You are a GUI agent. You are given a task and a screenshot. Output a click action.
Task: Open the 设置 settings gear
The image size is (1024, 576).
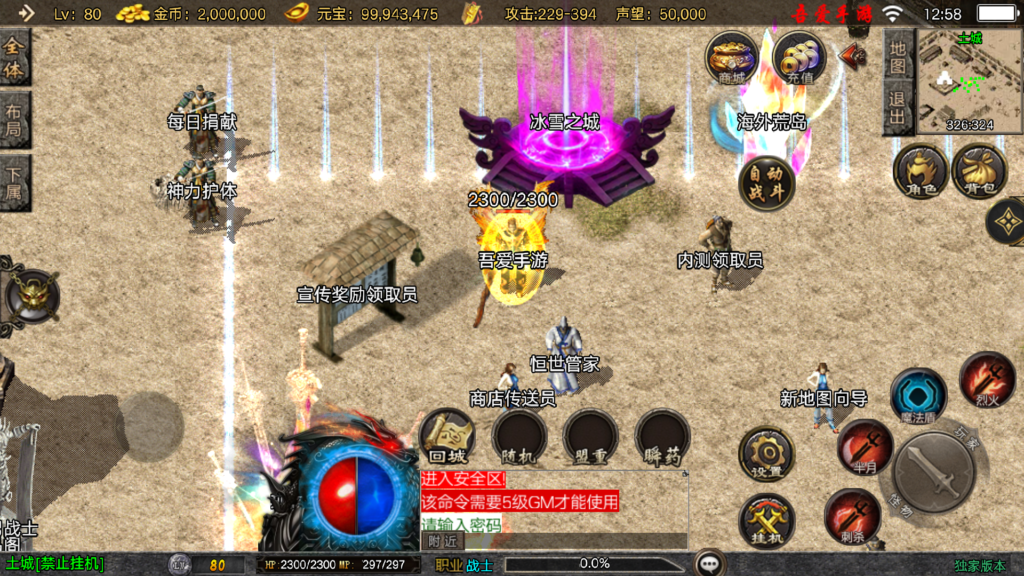(767, 455)
